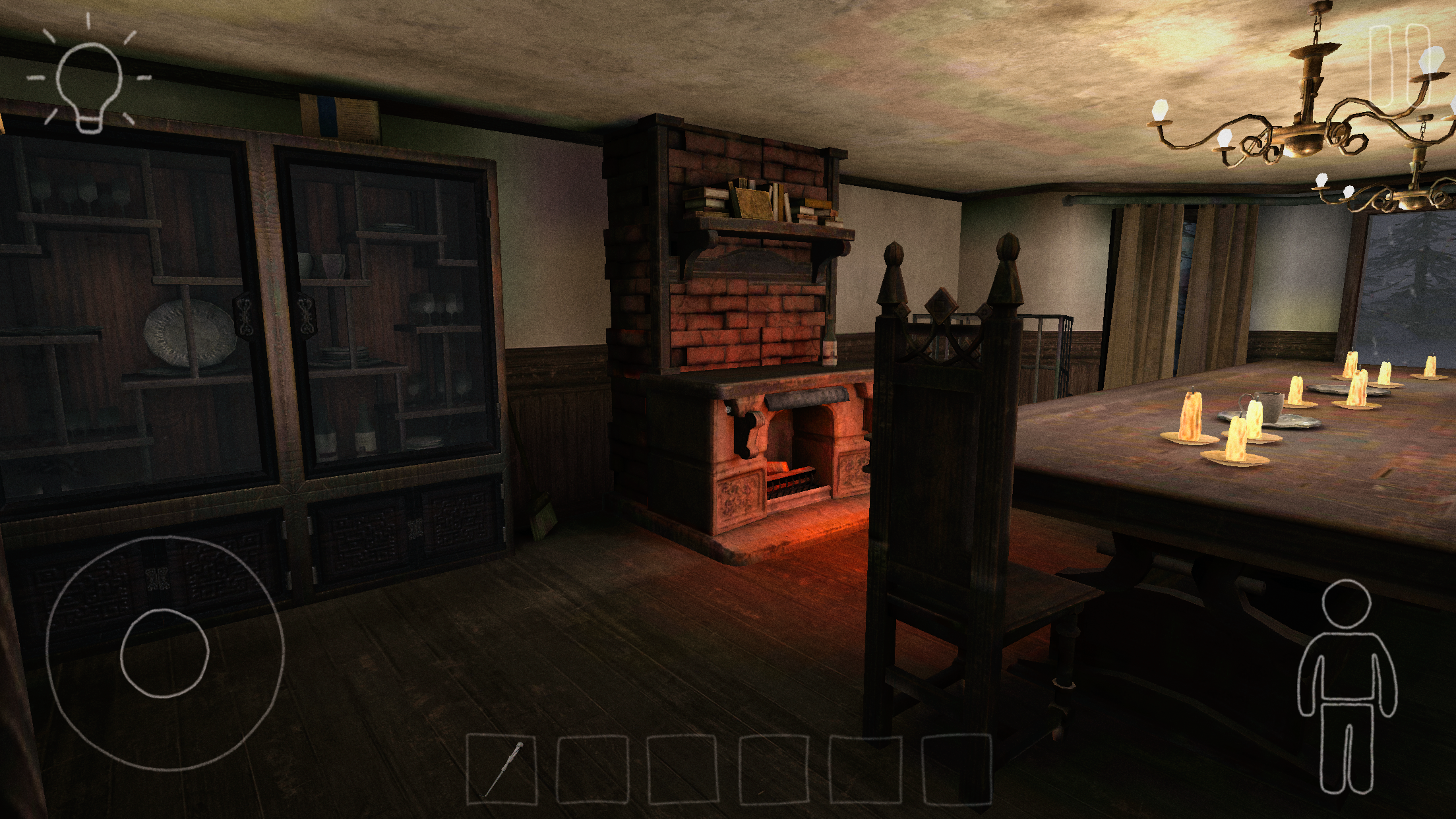Select the wand in the first inventory slot
Screen dimensions: 1456x819
[503, 769]
